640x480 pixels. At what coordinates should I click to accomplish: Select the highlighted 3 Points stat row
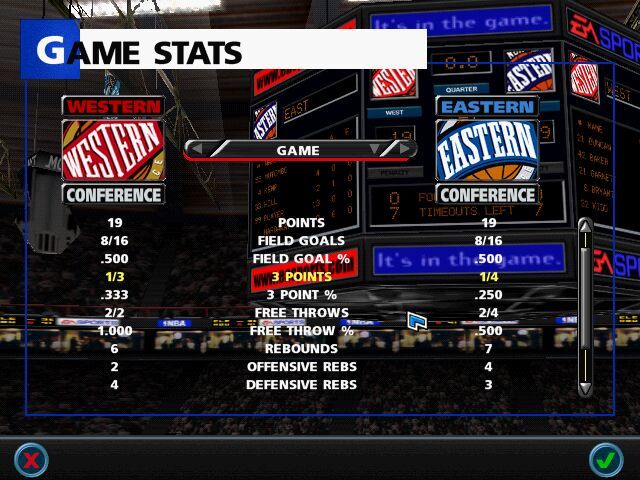[x=299, y=277]
